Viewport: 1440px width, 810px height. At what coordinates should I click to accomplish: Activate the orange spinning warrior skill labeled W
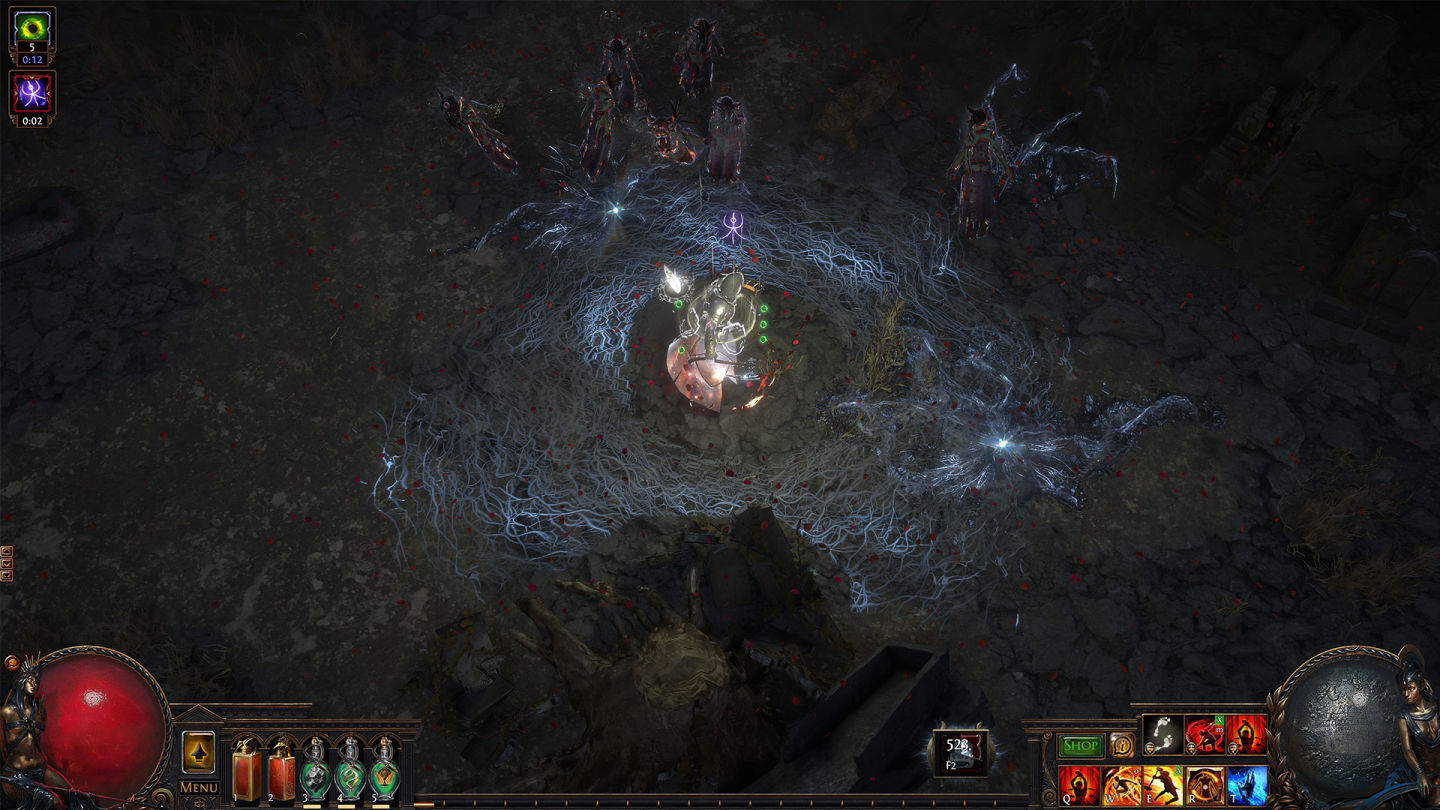(1121, 785)
